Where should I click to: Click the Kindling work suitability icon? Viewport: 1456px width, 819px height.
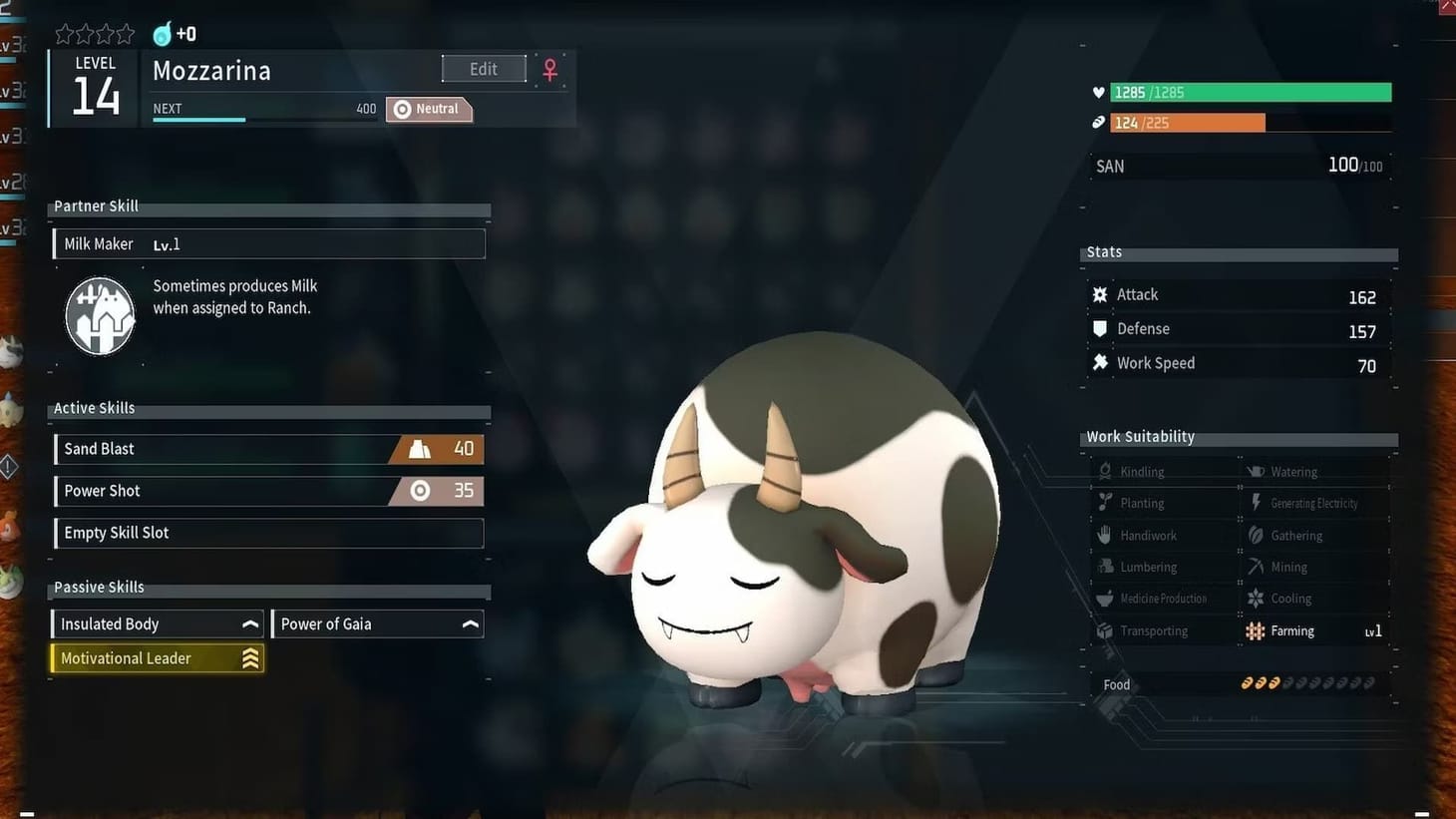tap(1104, 470)
